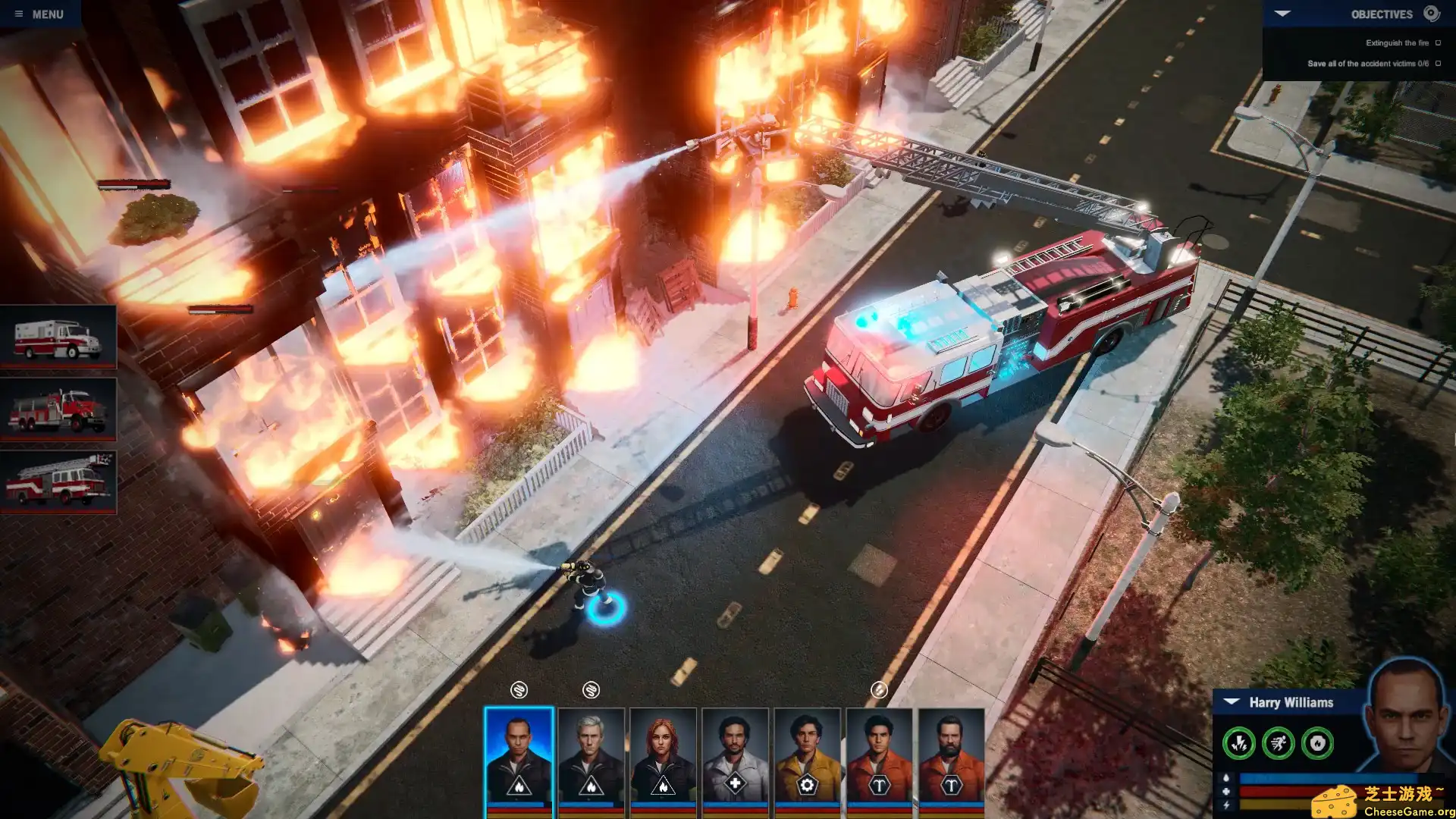Collapse the Harry Williams character panel
1456x819 pixels.
pos(1231,702)
